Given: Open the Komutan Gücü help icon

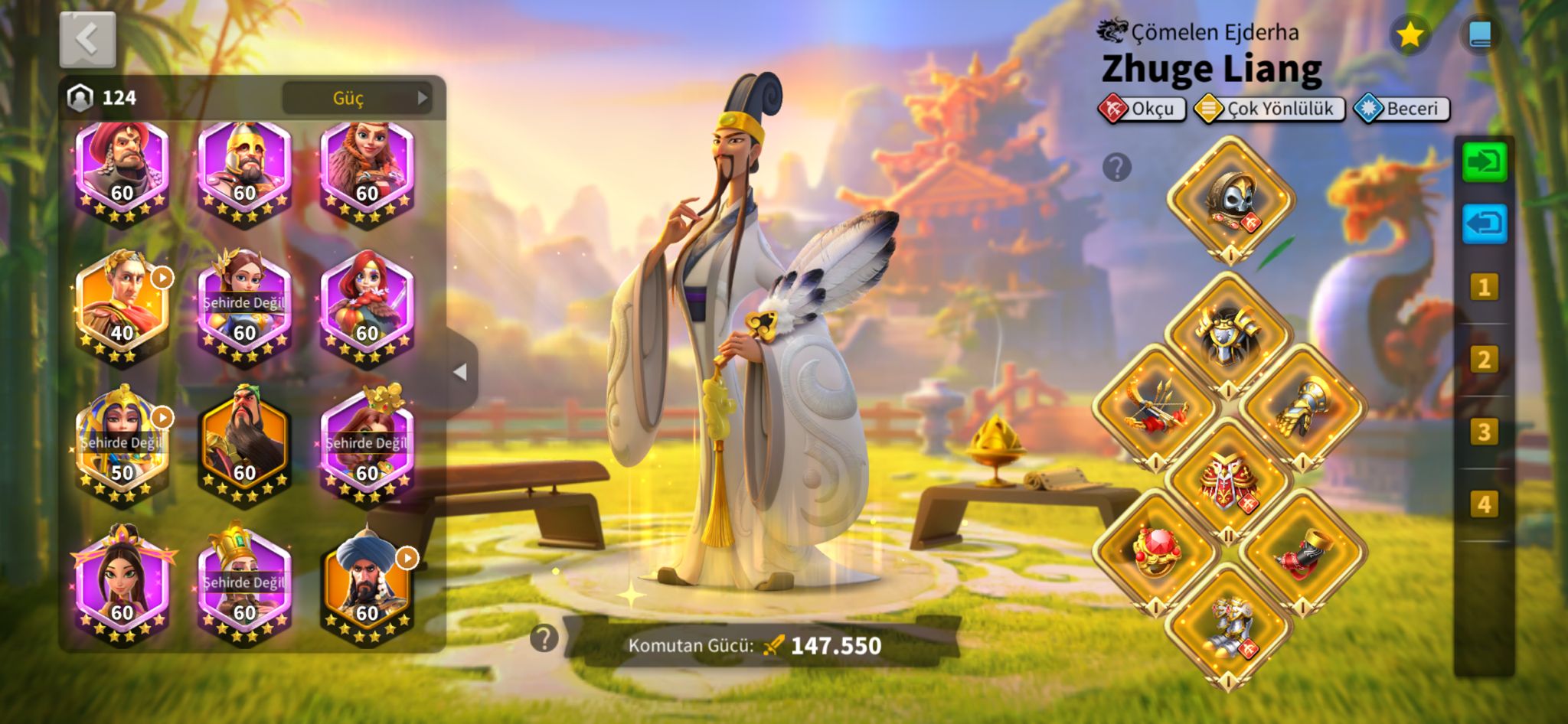Looking at the screenshot, I should (x=544, y=638).
